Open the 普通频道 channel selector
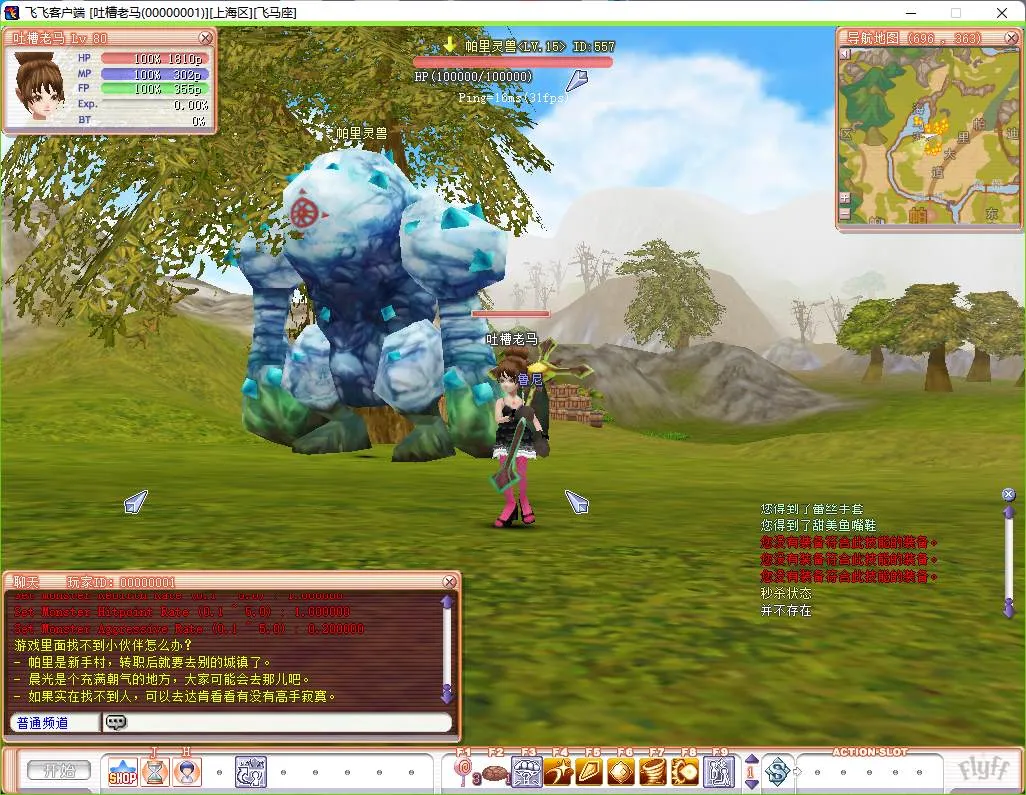This screenshot has width=1026, height=795. click(x=54, y=722)
